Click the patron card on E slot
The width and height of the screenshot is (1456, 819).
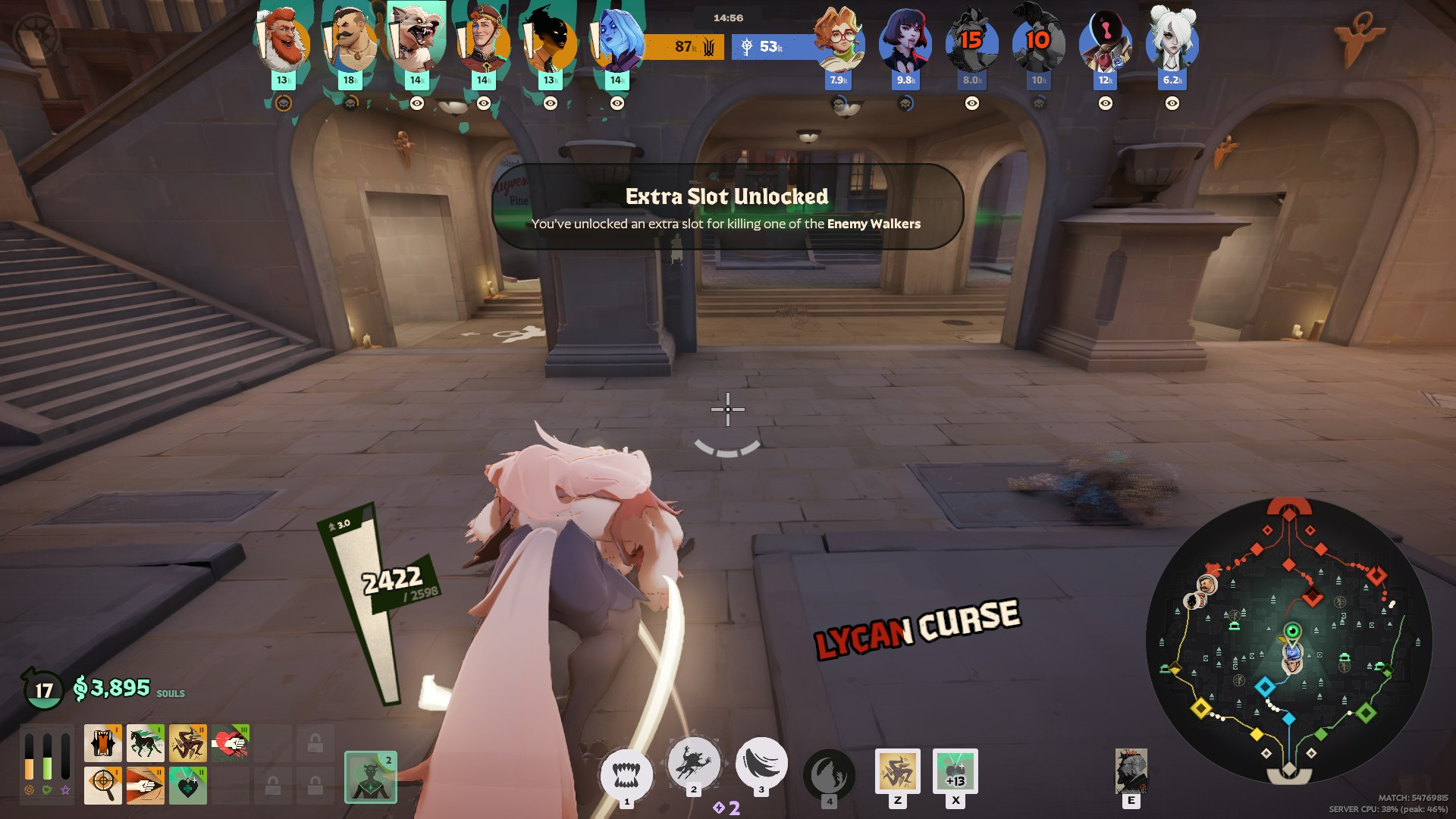coord(1131,771)
